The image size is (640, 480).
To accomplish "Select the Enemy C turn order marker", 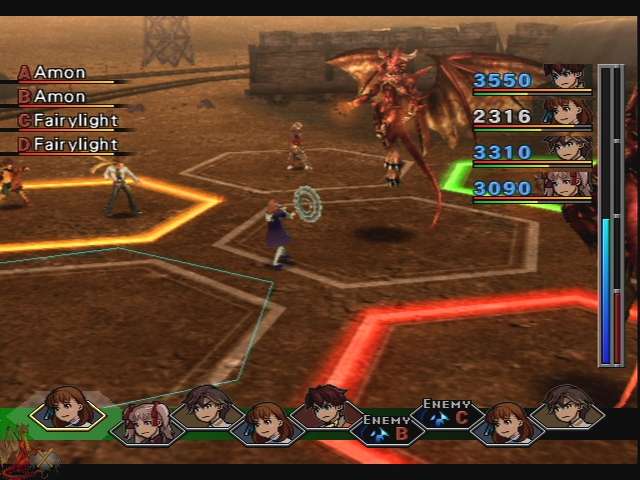I will [446, 412].
